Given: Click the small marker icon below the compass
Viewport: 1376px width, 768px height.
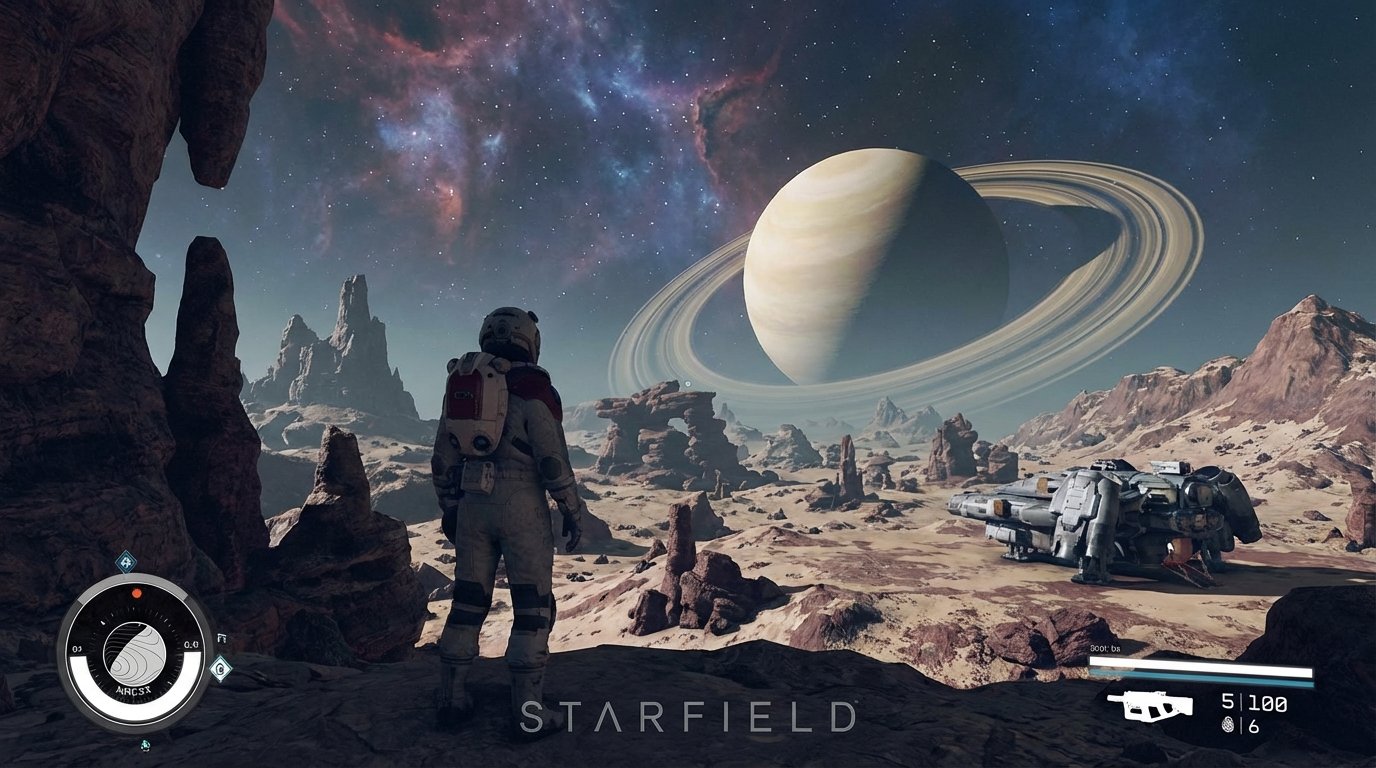Looking at the screenshot, I should tap(145, 745).
